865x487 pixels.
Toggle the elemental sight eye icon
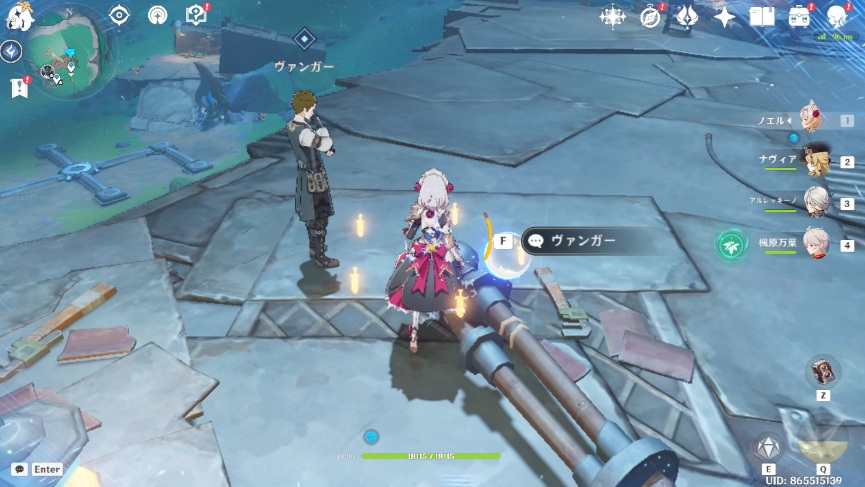click(x=119, y=15)
